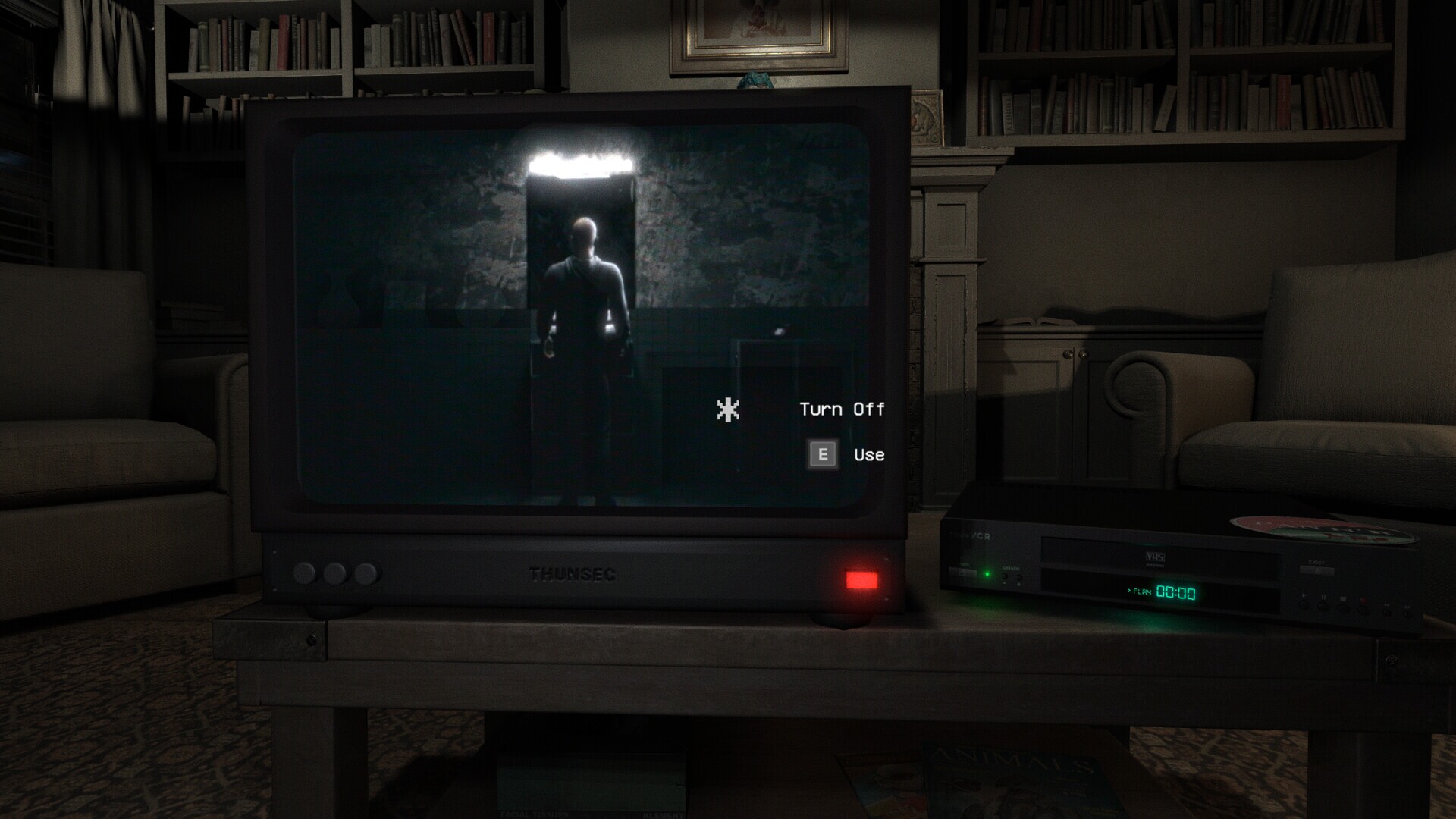Click the green power indicator LED
This screenshot has height=819, width=1456.
(x=987, y=573)
